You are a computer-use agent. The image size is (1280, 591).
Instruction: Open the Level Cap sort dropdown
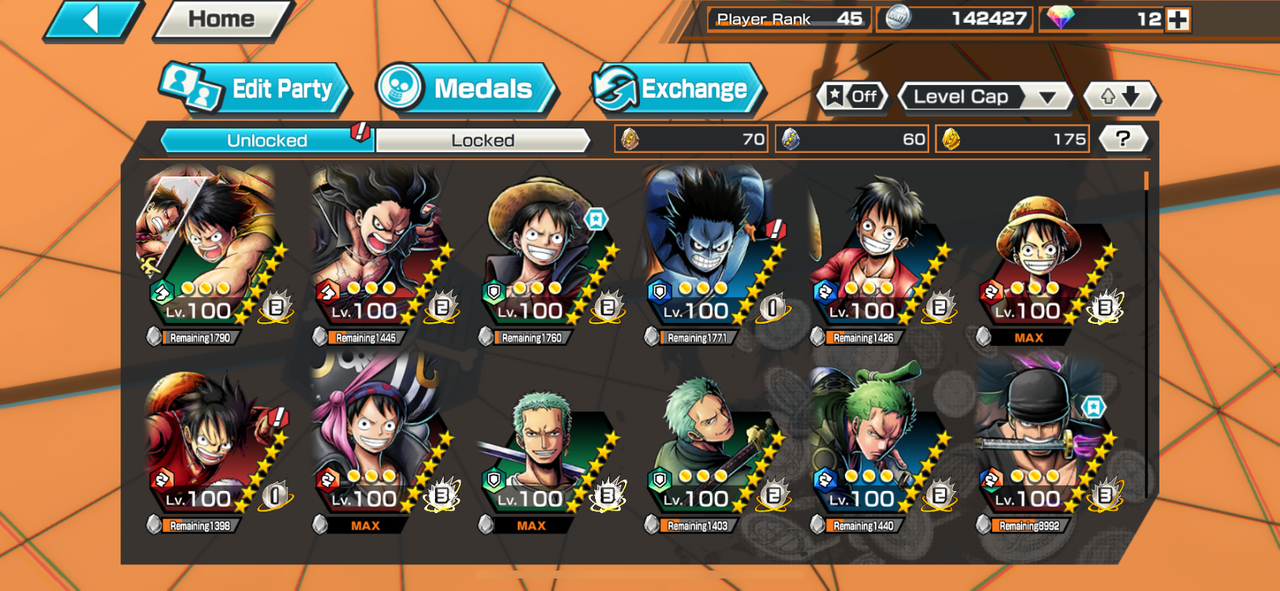click(x=984, y=97)
